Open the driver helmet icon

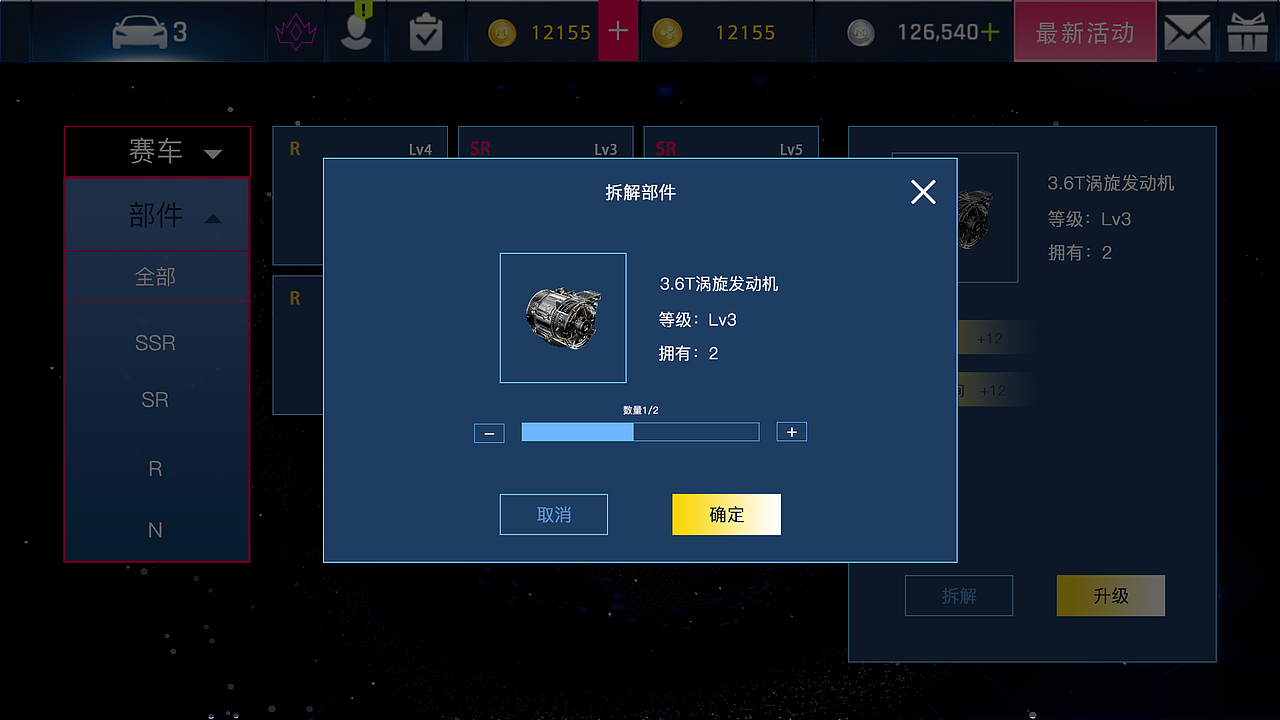tap(357, 31)
